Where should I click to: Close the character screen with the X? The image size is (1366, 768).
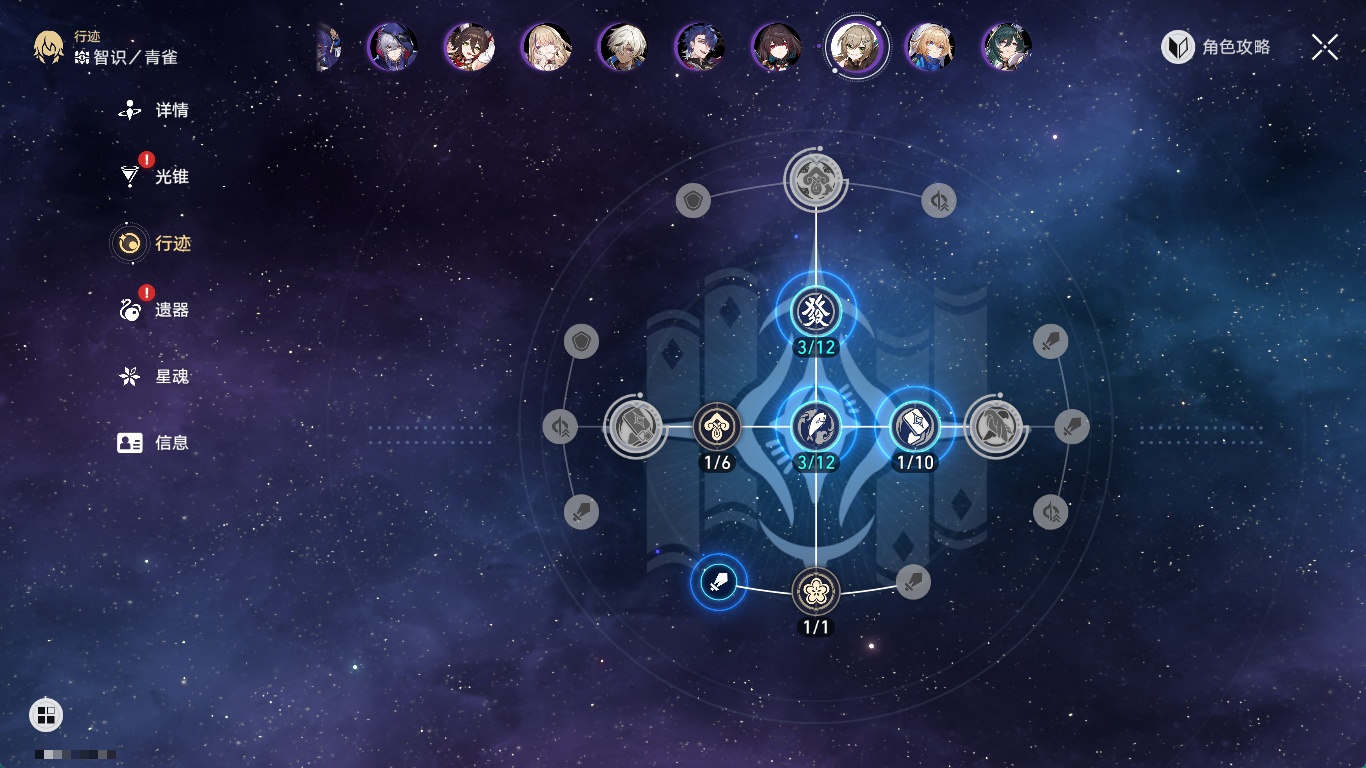tap(1325, 47)
